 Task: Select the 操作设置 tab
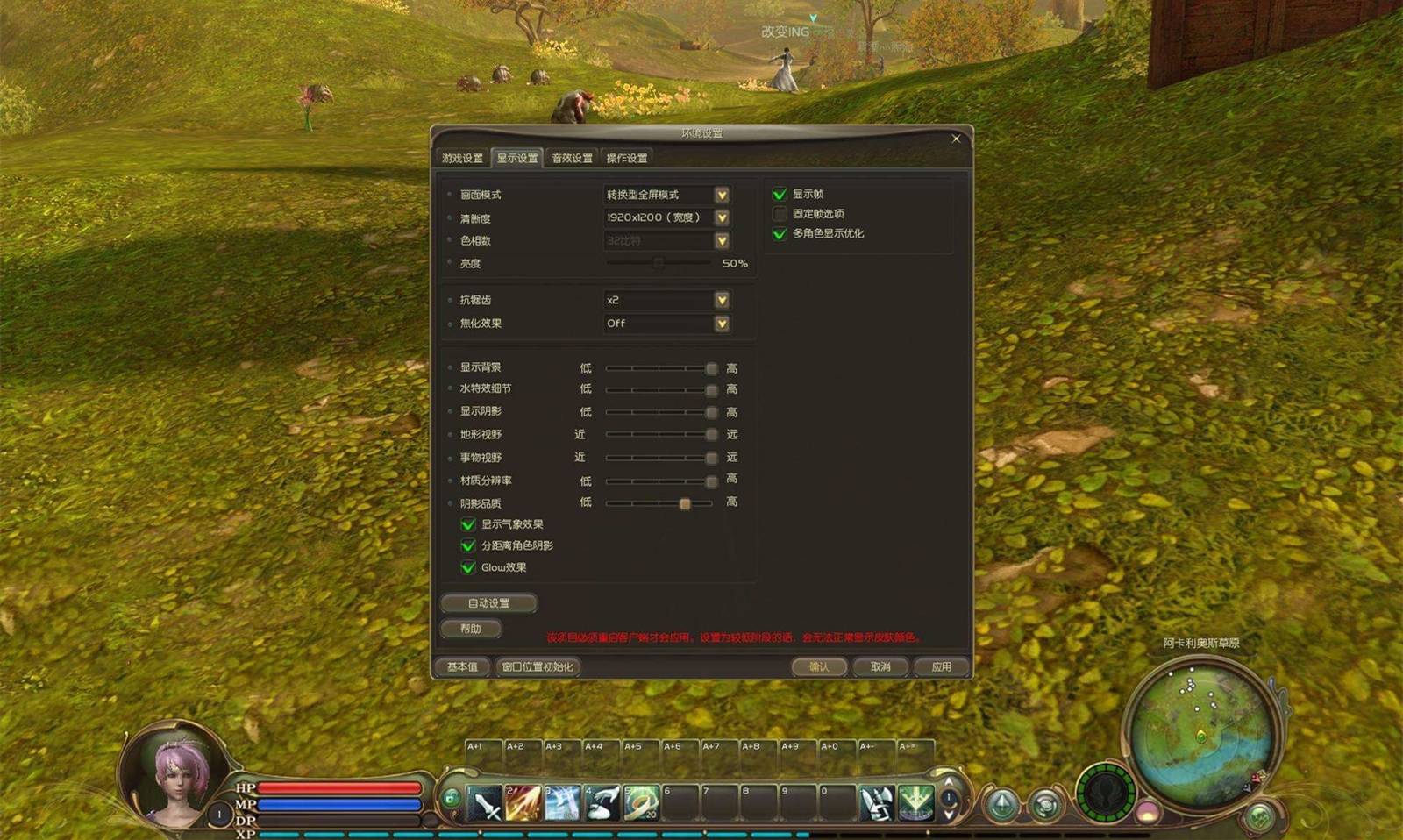[626, 159]
